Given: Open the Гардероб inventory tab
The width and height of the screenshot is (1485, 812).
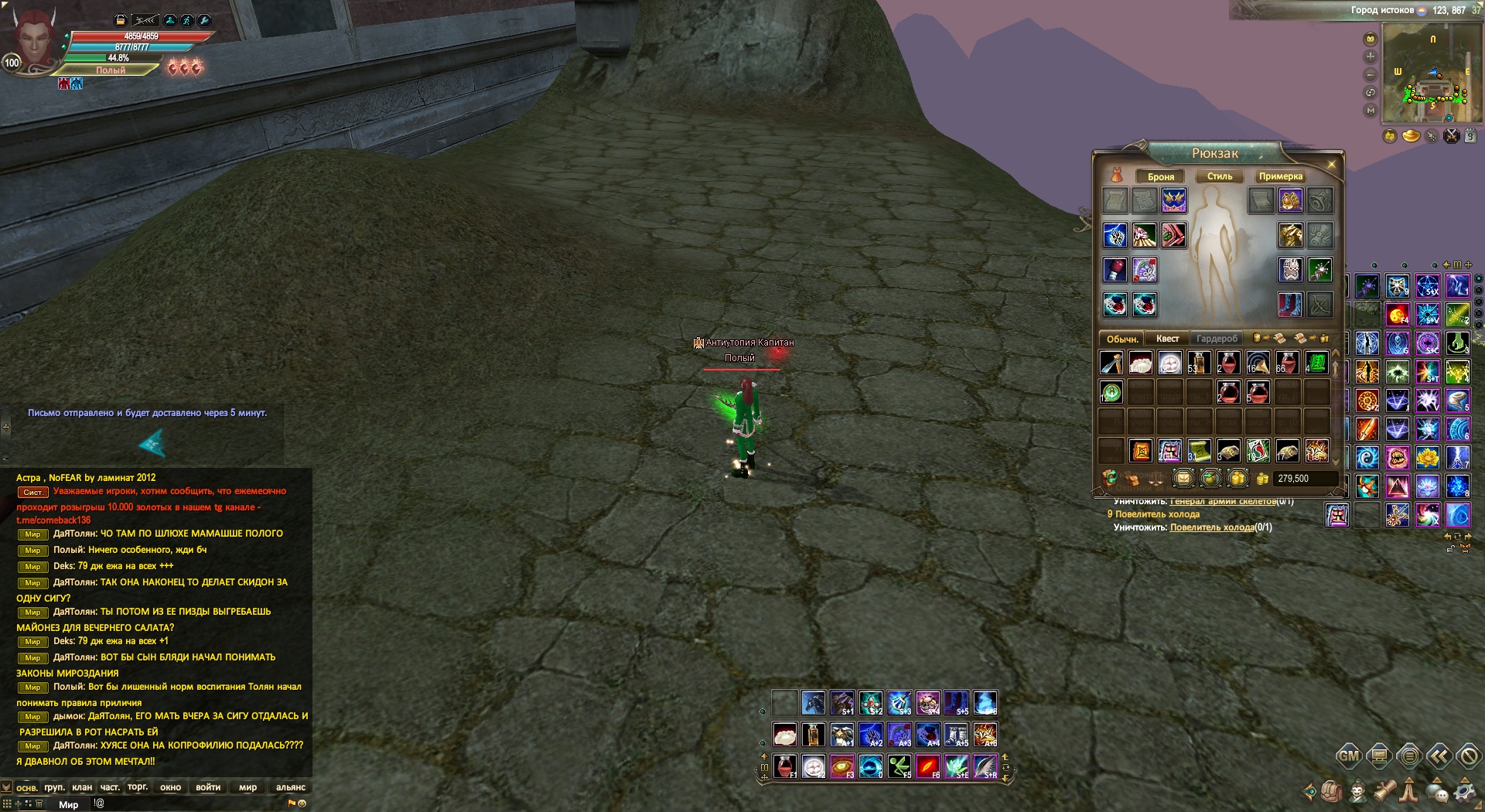Looking at the screenshot, I should click(1217, 339).
